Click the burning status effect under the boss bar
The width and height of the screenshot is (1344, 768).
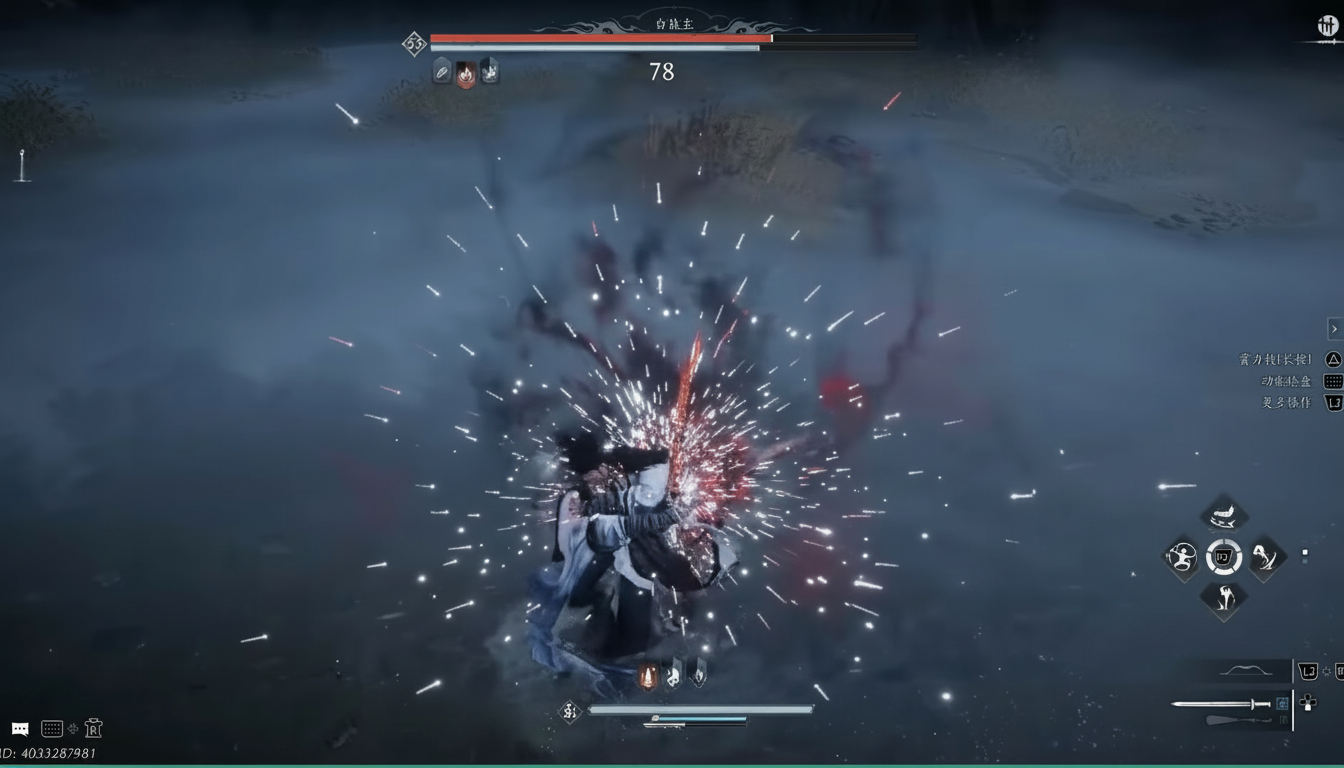click(464, 71)
